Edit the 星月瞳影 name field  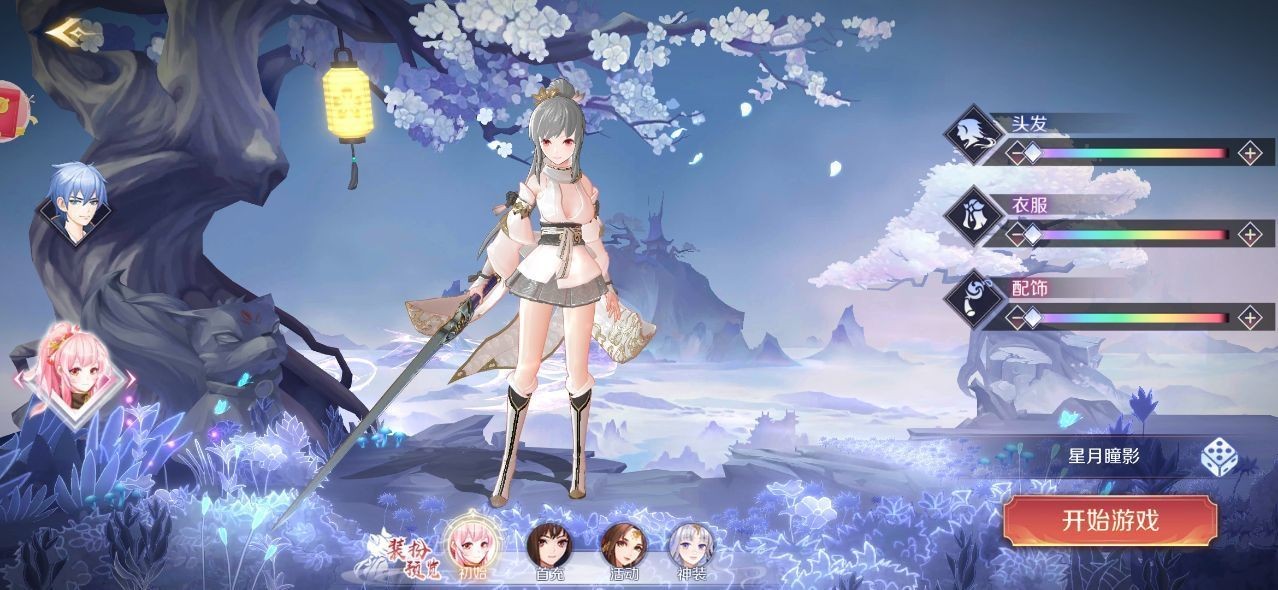[1103, 457]
